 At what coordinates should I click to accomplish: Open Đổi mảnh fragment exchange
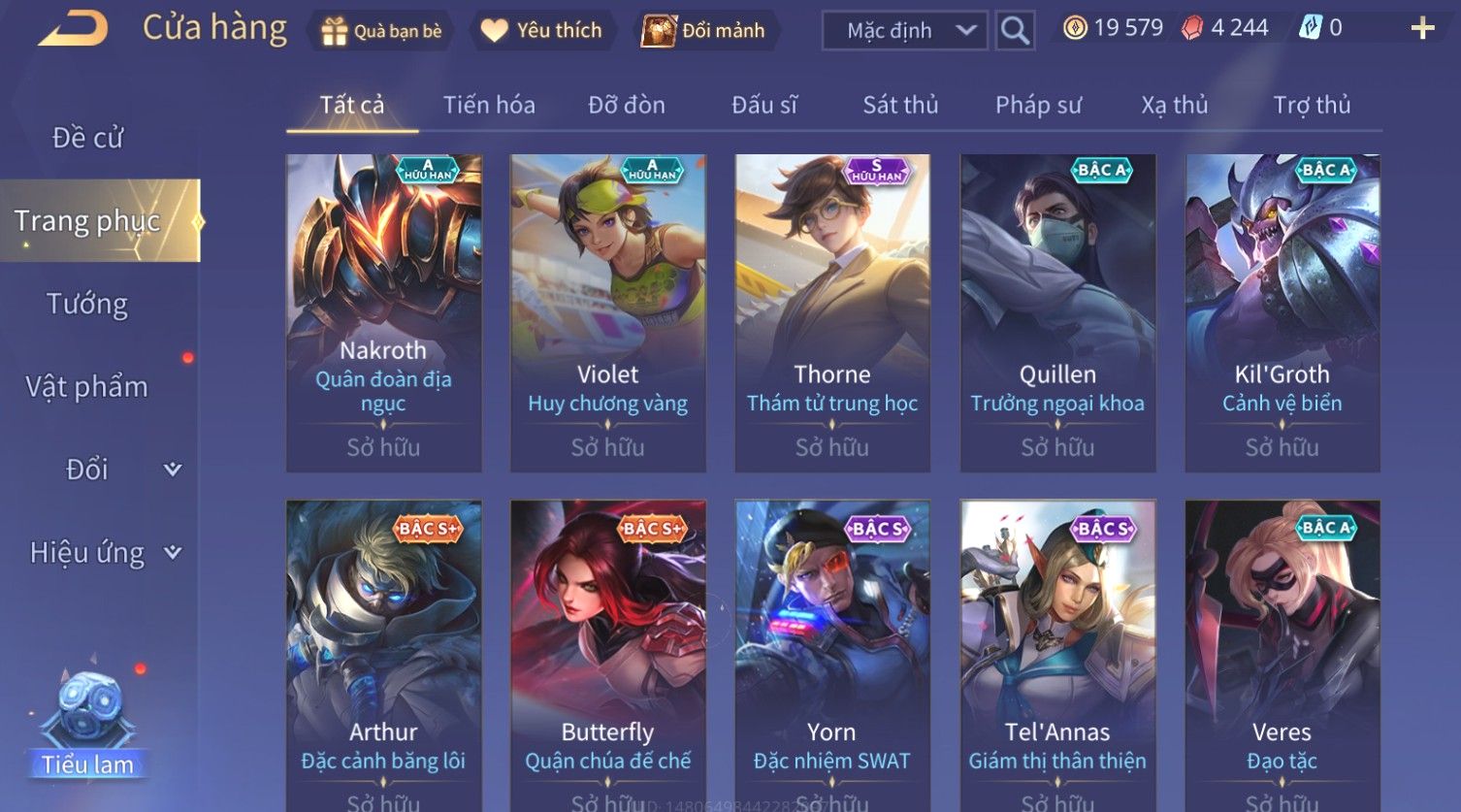[x=704, y=31]
